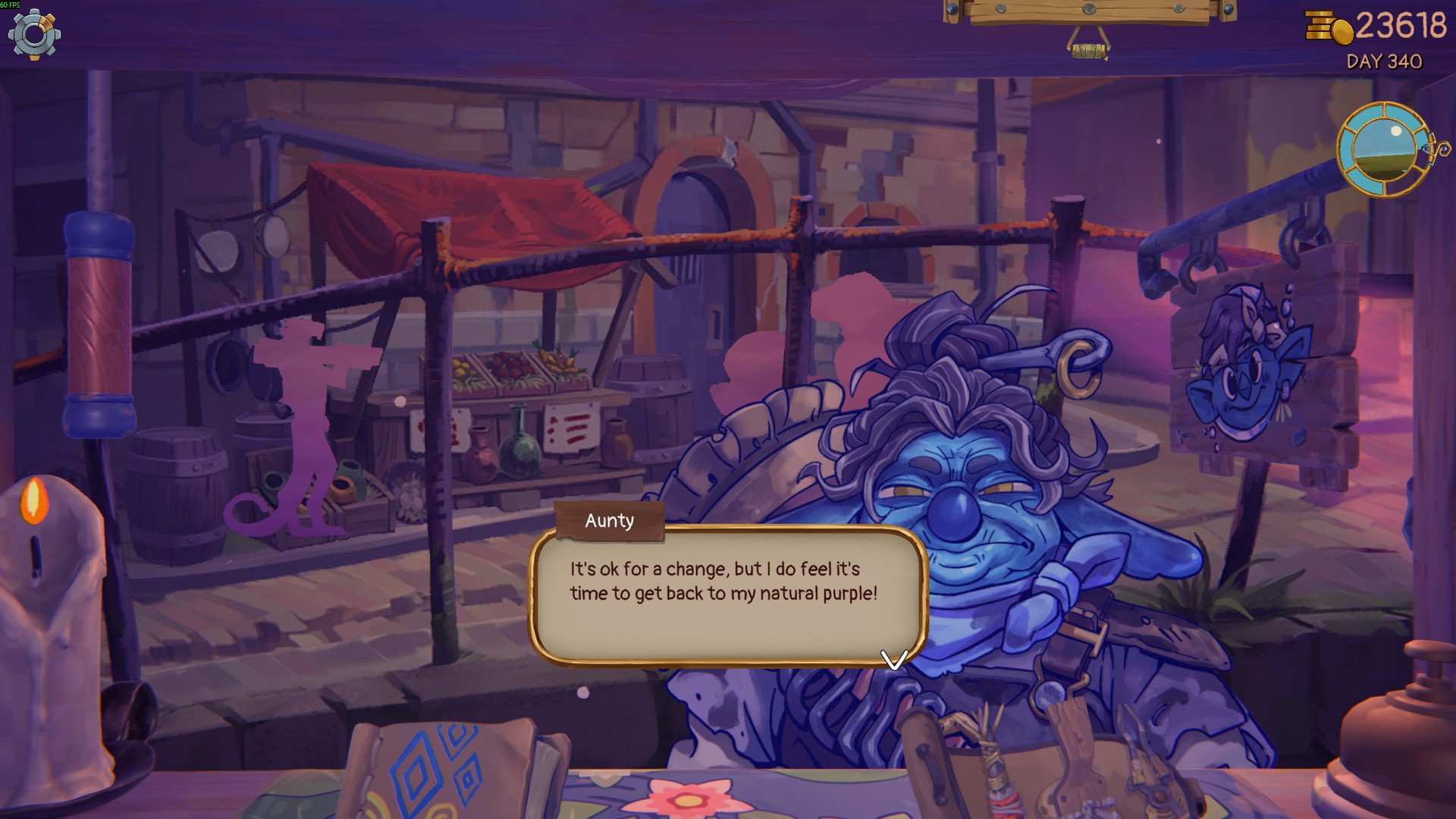Pull the hanging wooden sign handle
This screenshot has height=819, width=1456.
(1088, 50)
